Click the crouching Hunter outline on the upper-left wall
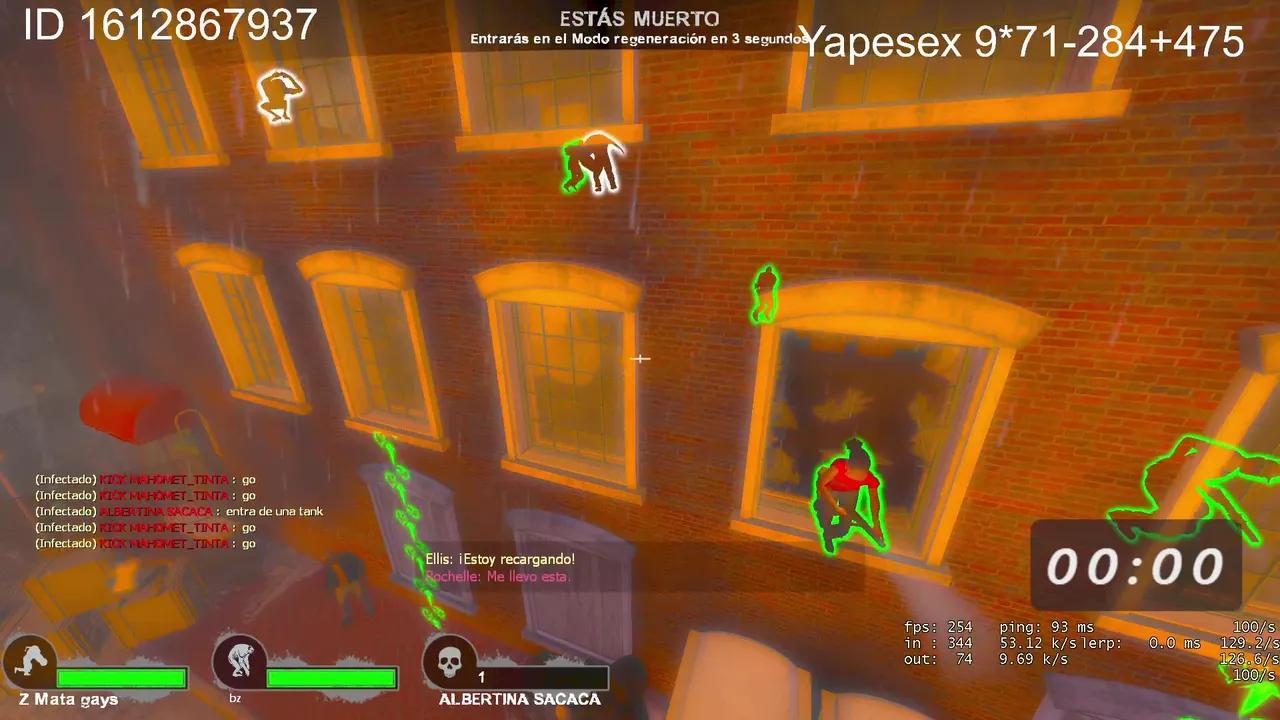Viewport: 1280px width, 720px height. 277,95
